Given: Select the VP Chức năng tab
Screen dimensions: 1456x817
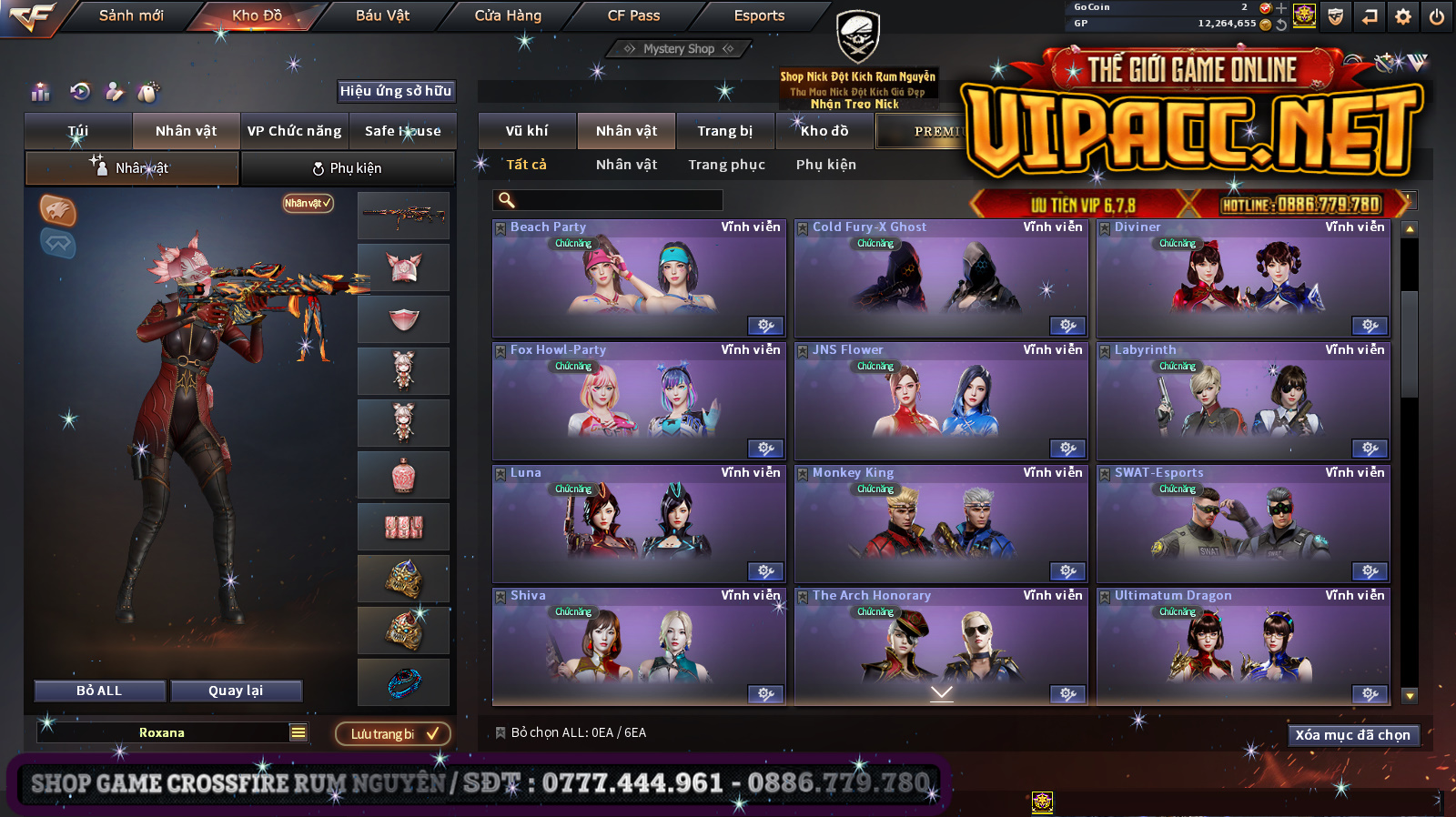Looking at the screenshot, I should click(294, 131).
